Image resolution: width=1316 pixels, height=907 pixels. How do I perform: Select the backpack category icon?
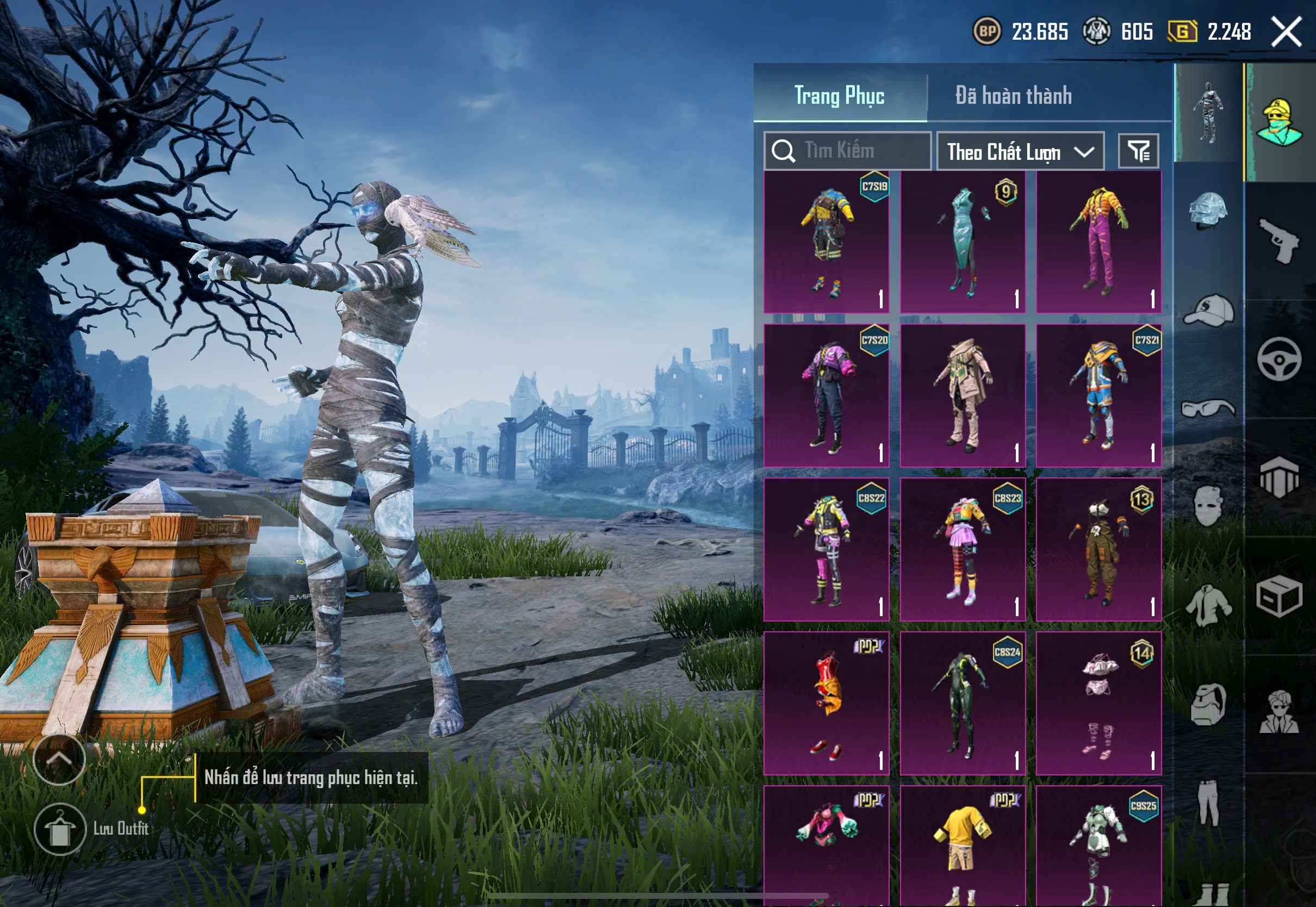pyautogui.click(x=1208, y=705)
